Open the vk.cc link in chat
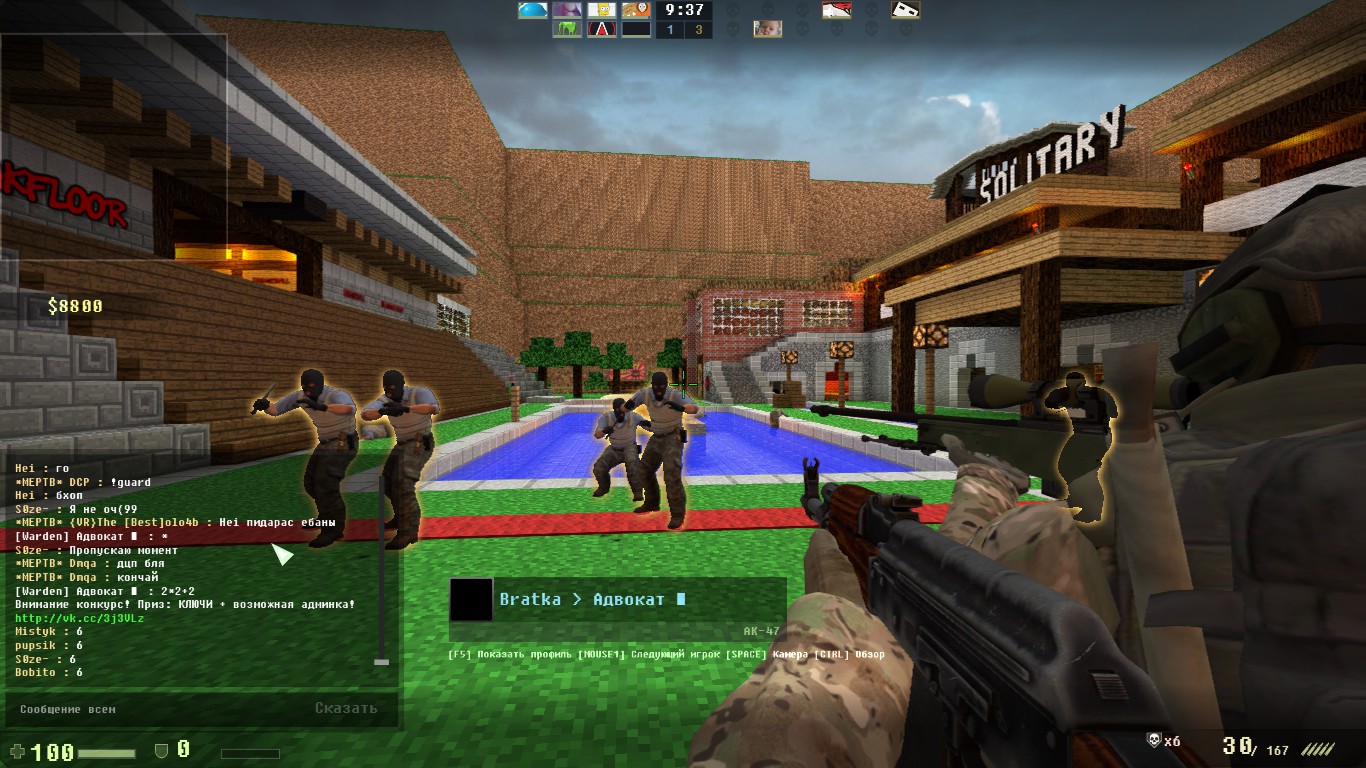The width and height of the screenshot is (1366, 768). click(x=80, y=618)
